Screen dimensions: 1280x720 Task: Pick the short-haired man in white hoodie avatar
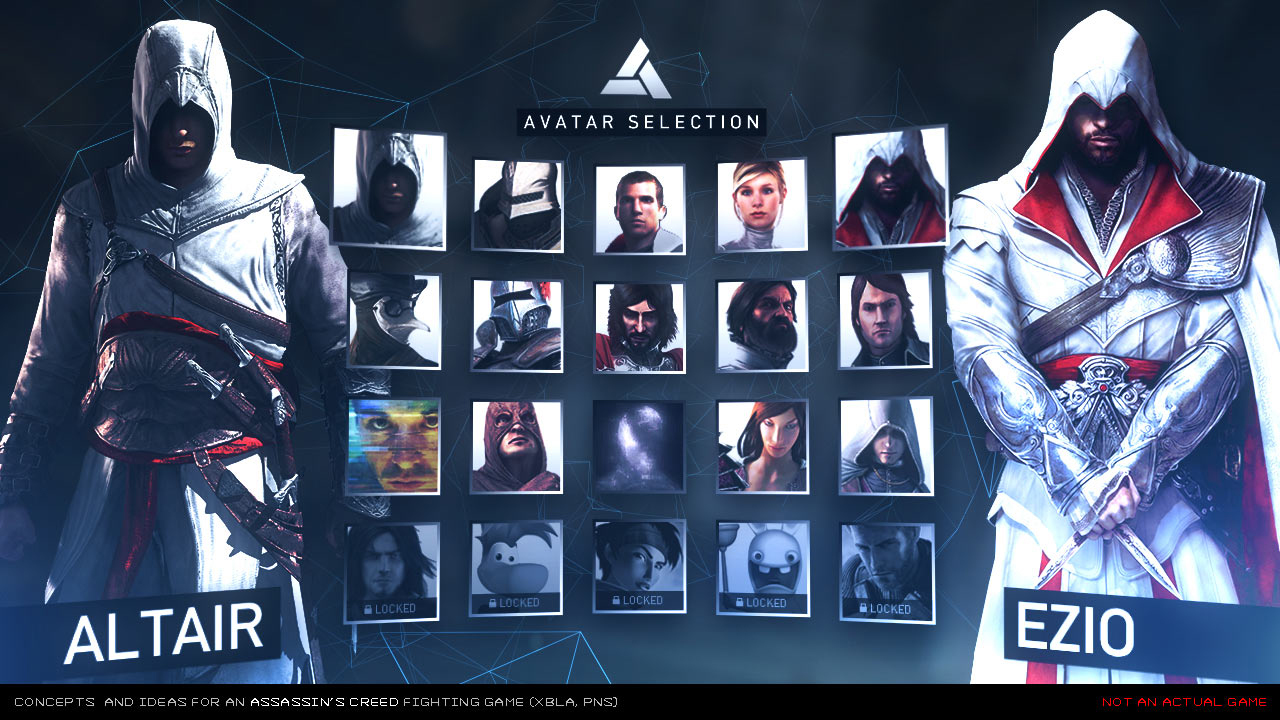pos(640,209)
